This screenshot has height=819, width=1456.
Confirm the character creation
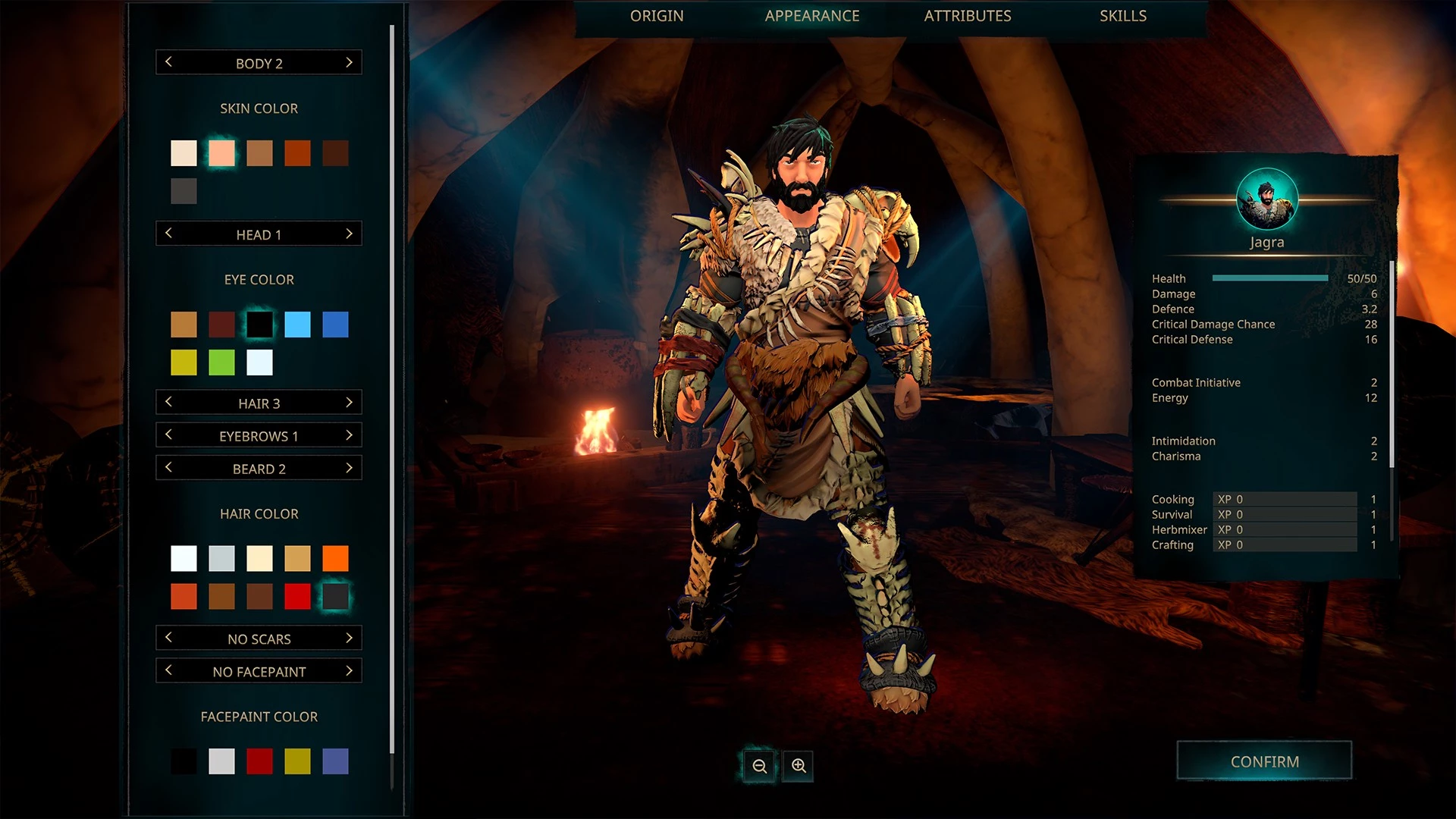click(x=1264, y=761)
